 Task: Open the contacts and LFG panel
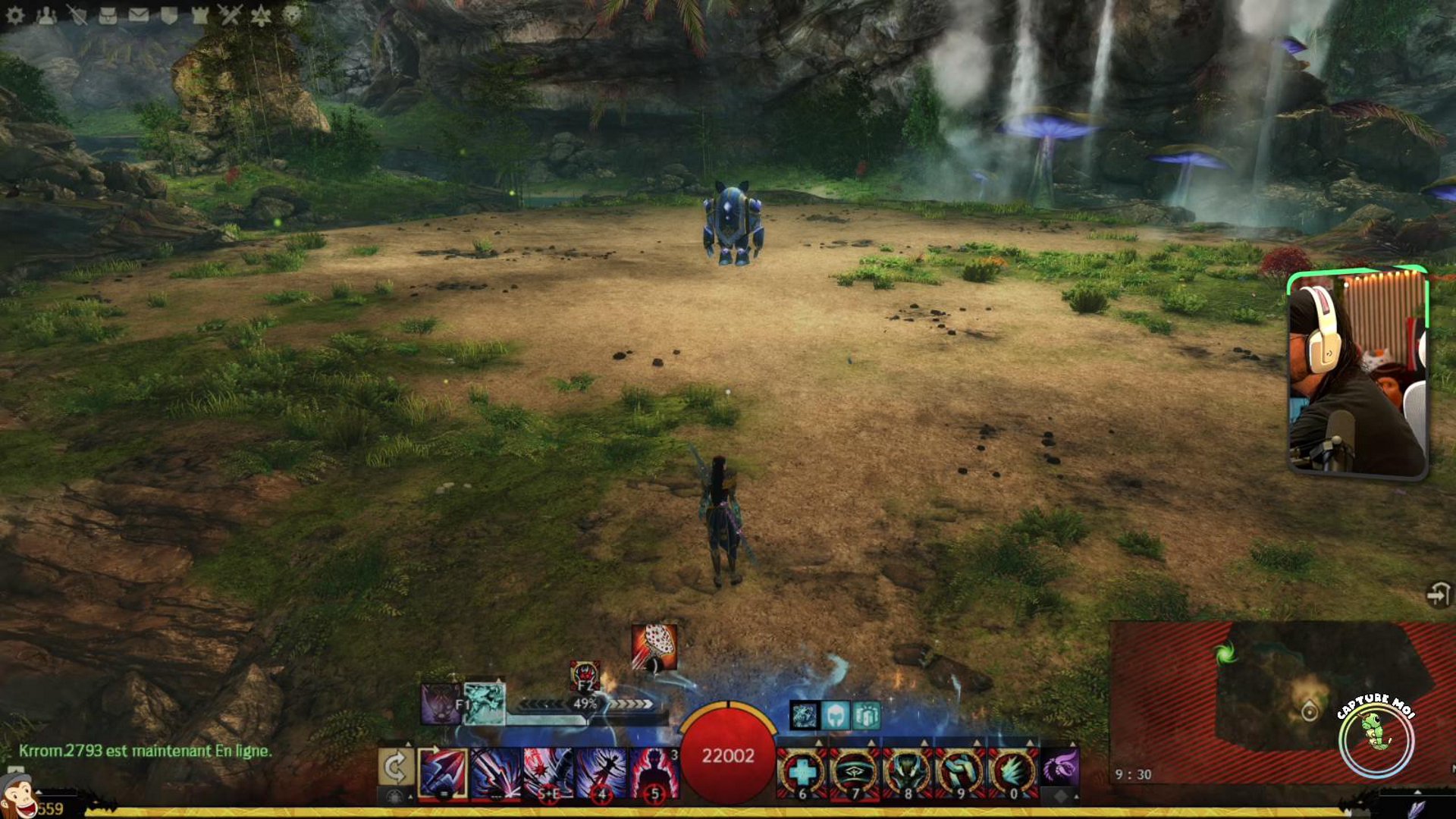[46, 15]
